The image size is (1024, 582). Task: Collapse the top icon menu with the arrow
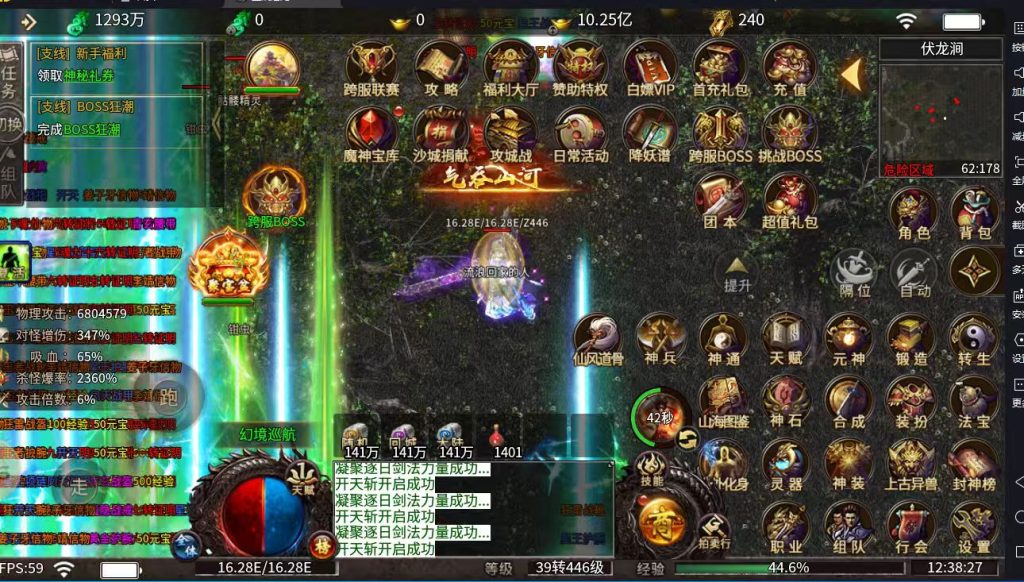tap(851, 73)
